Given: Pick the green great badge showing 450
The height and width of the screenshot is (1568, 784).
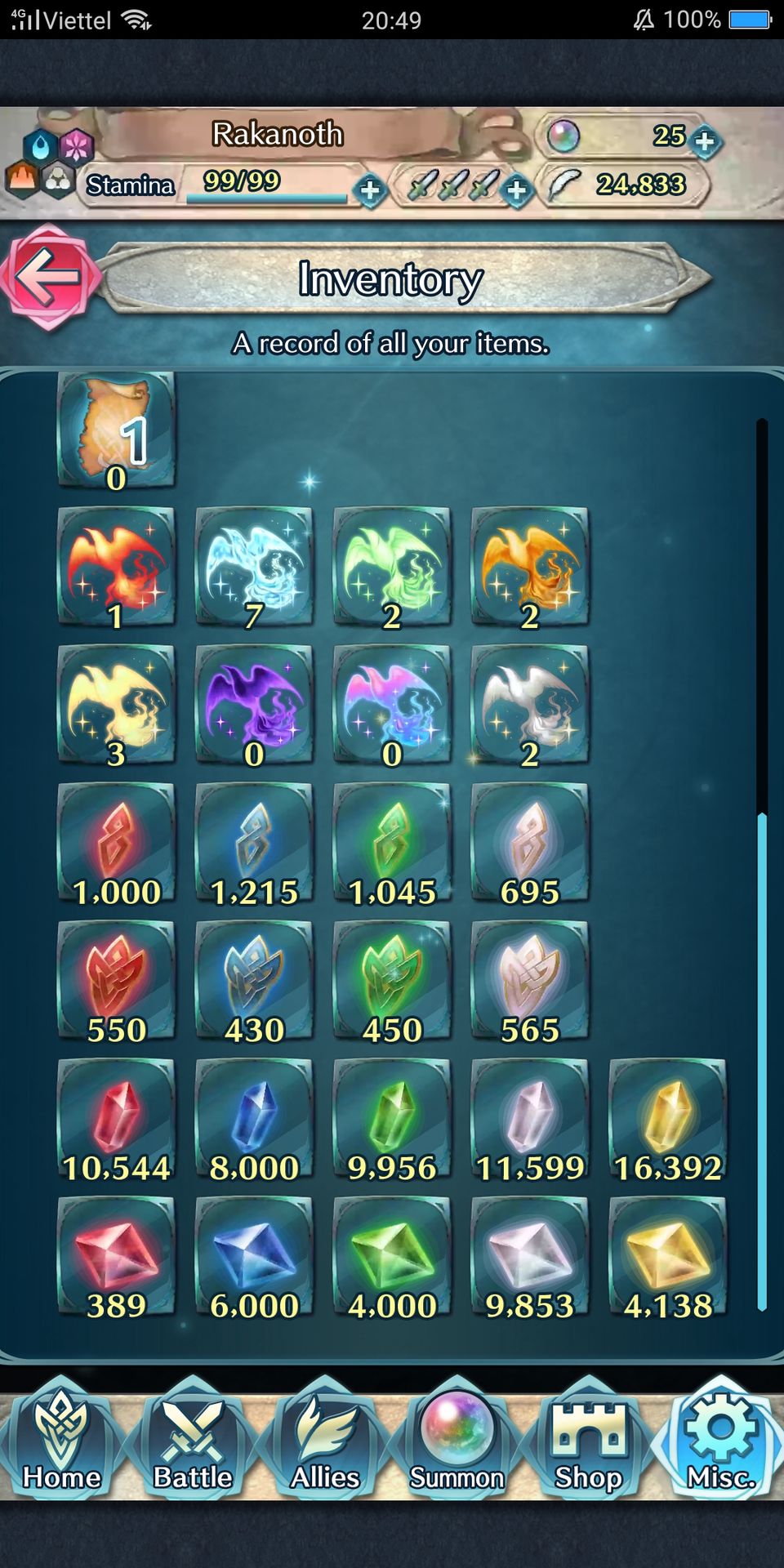Looking at the screenshot, I should click(392, 981).
